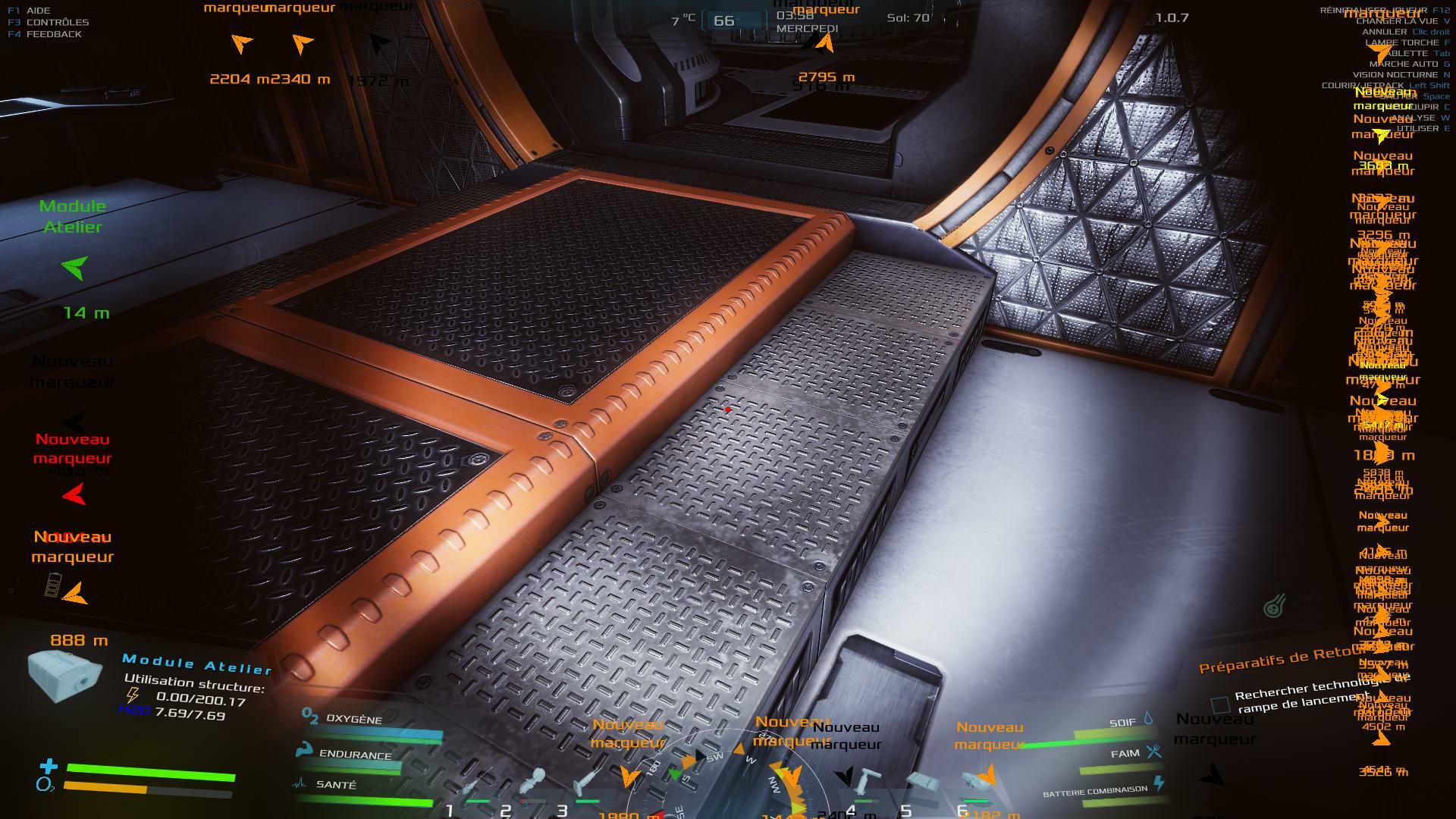Viewport: 1456px width, 819px height.
Task: Click the red Nouveau marqueur arrow
Action: tap(74, 495)
